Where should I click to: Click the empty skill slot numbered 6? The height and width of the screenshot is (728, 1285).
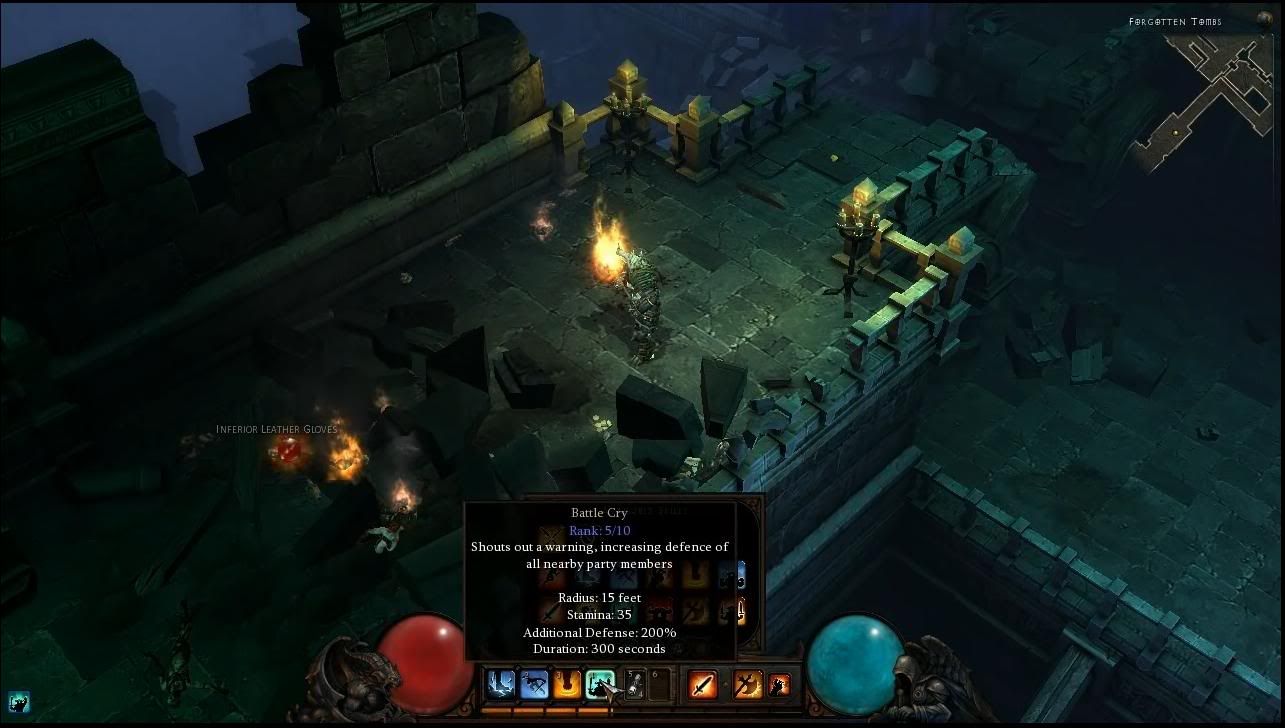pos(658,684)
